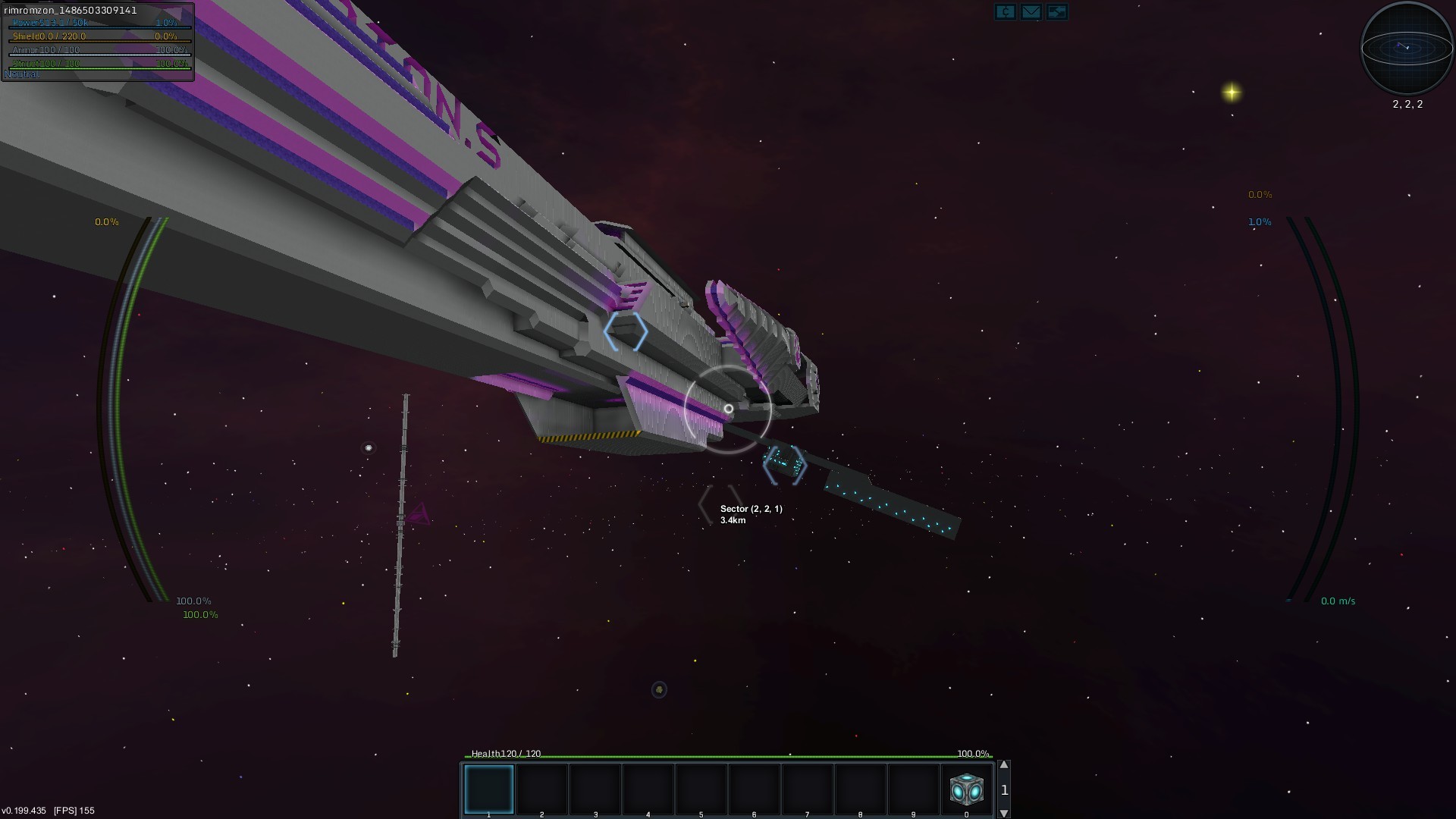Viewport: 1456px width, 819px height.
Task: Switch hotbar using the down arrow
Action: 1004,813
